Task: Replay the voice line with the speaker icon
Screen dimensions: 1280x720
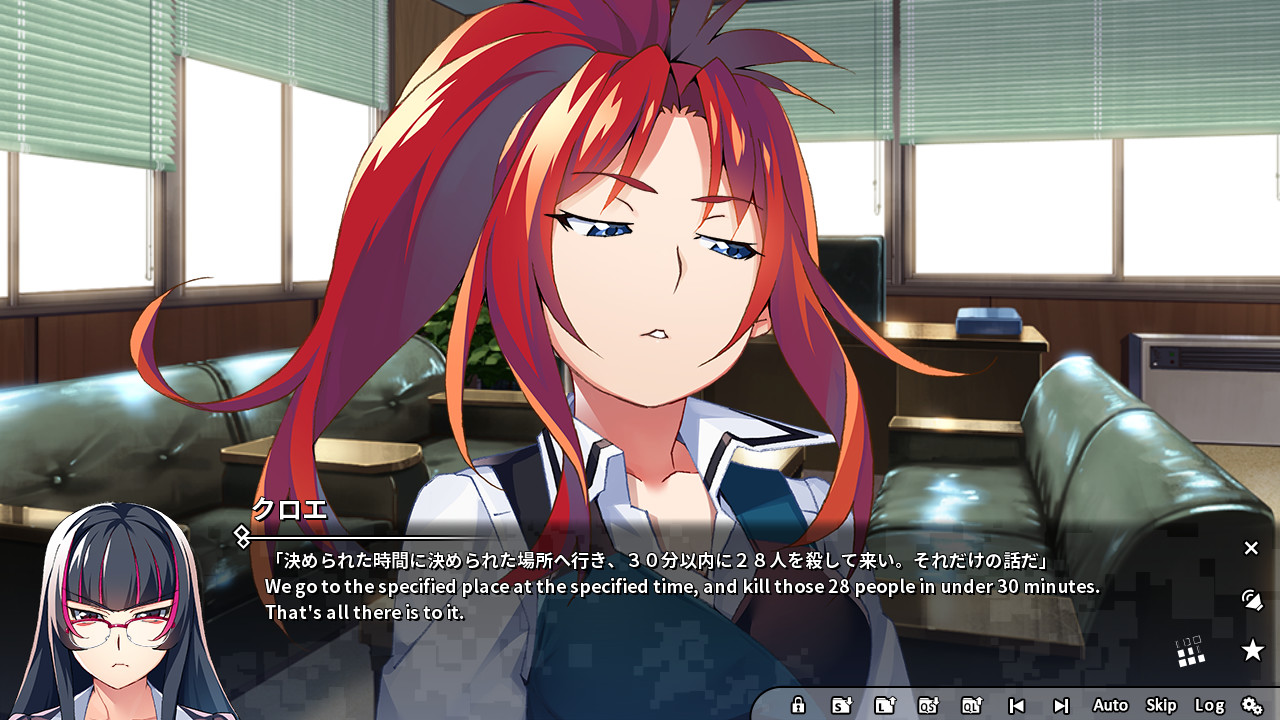Action: click(1252, 601)
